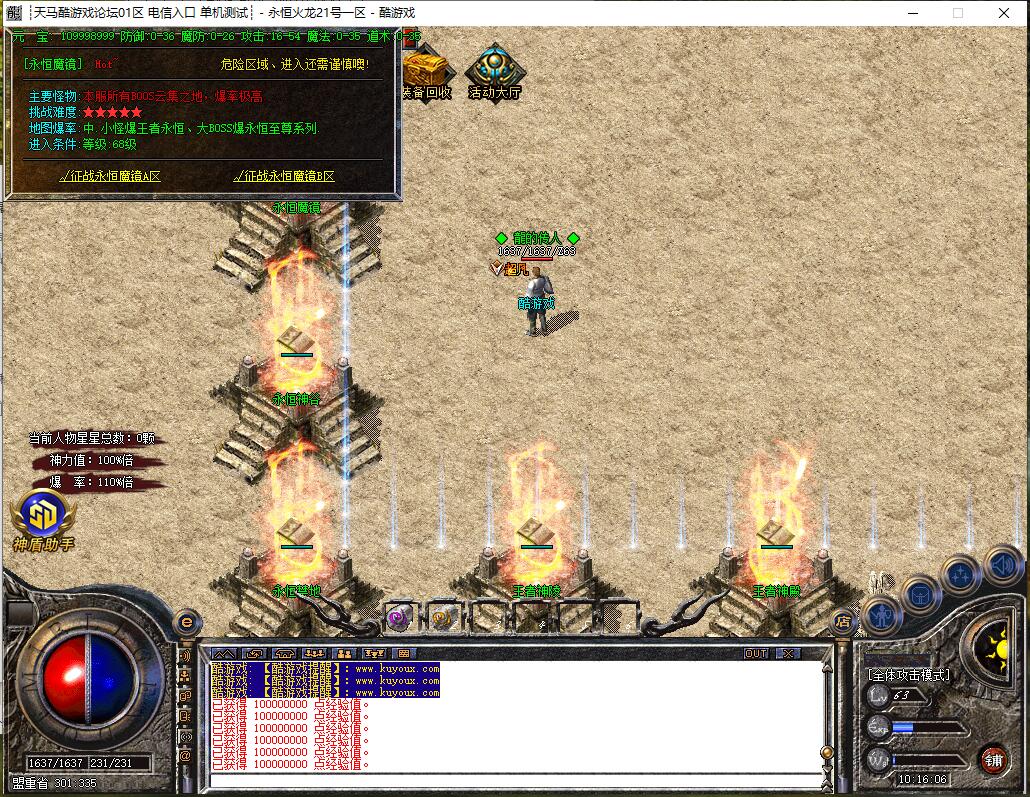The image size is (1030, 797).
Task: Click the OUT button on chat panel
Action: (x=757, y=653)
